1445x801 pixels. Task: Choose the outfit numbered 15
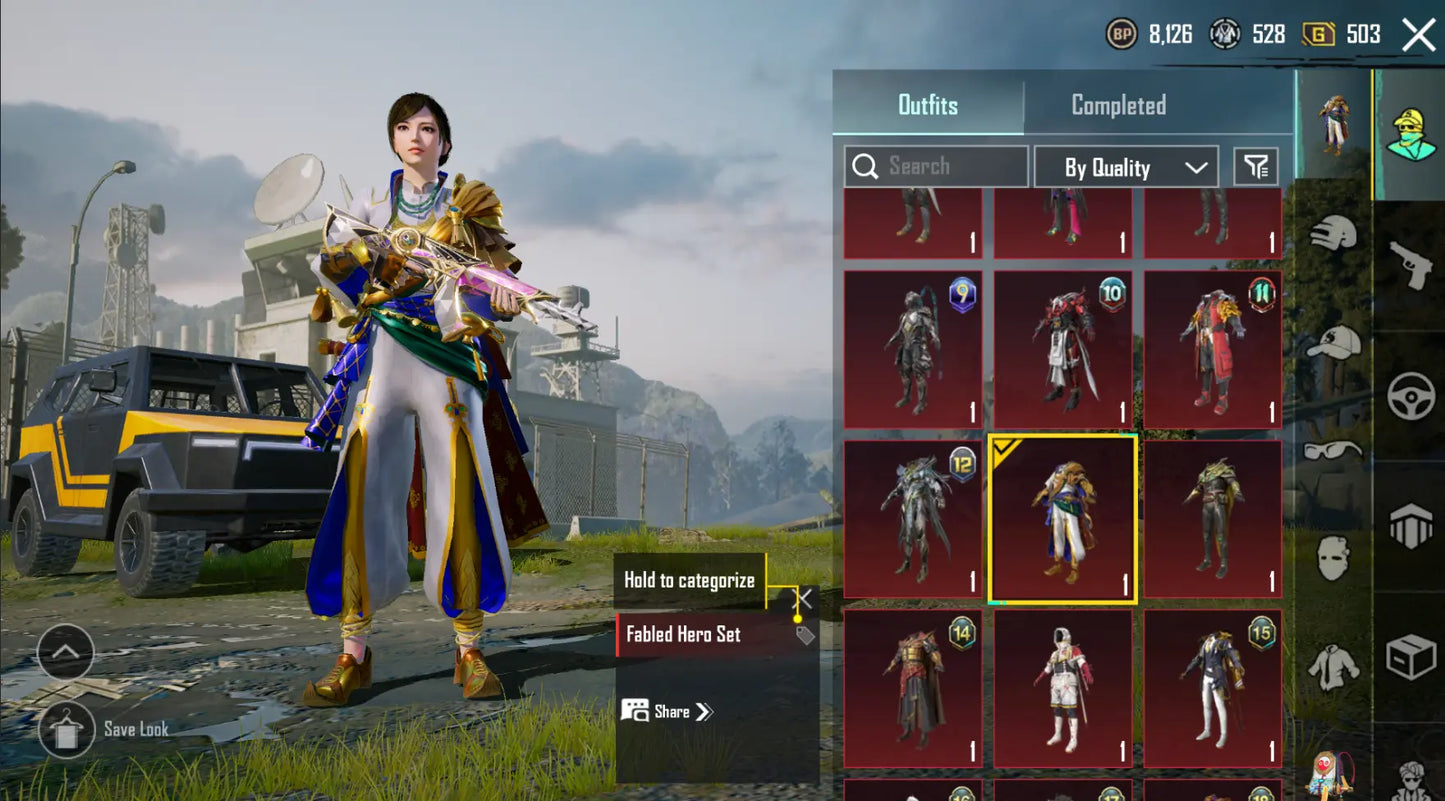coord(1213,690)
